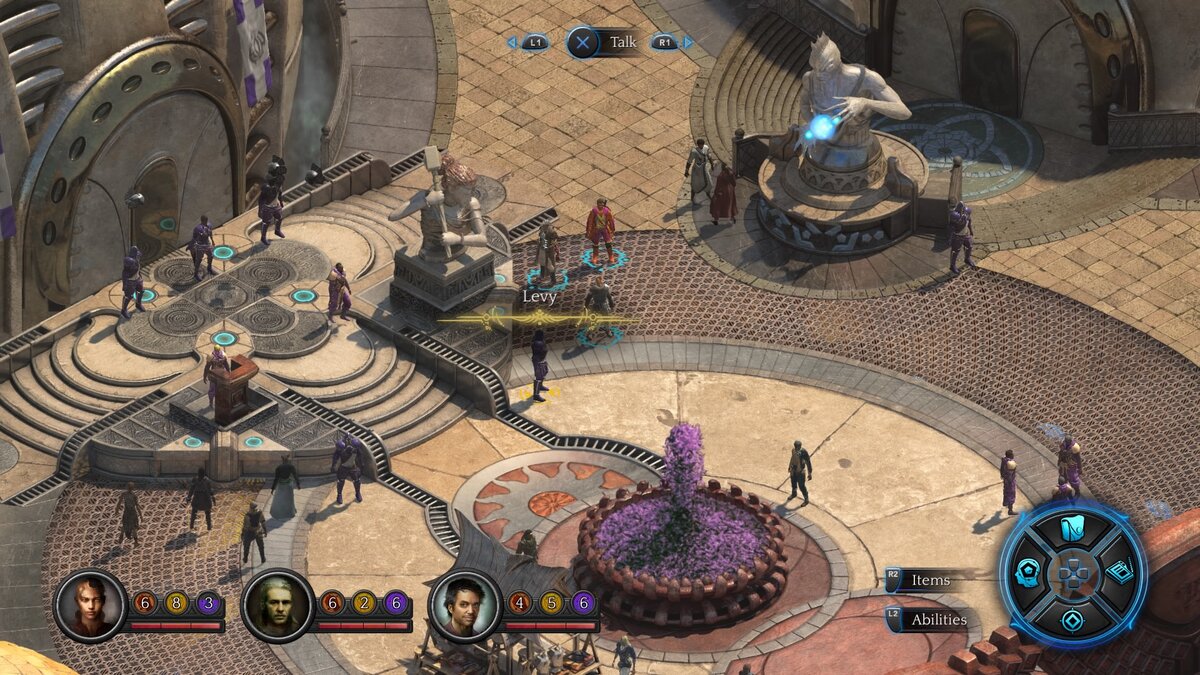Image resolution: width=1200 pixels, height=675 pixels.
Task: Open the character head icon on radial menu
Action: coord(1027,573)
